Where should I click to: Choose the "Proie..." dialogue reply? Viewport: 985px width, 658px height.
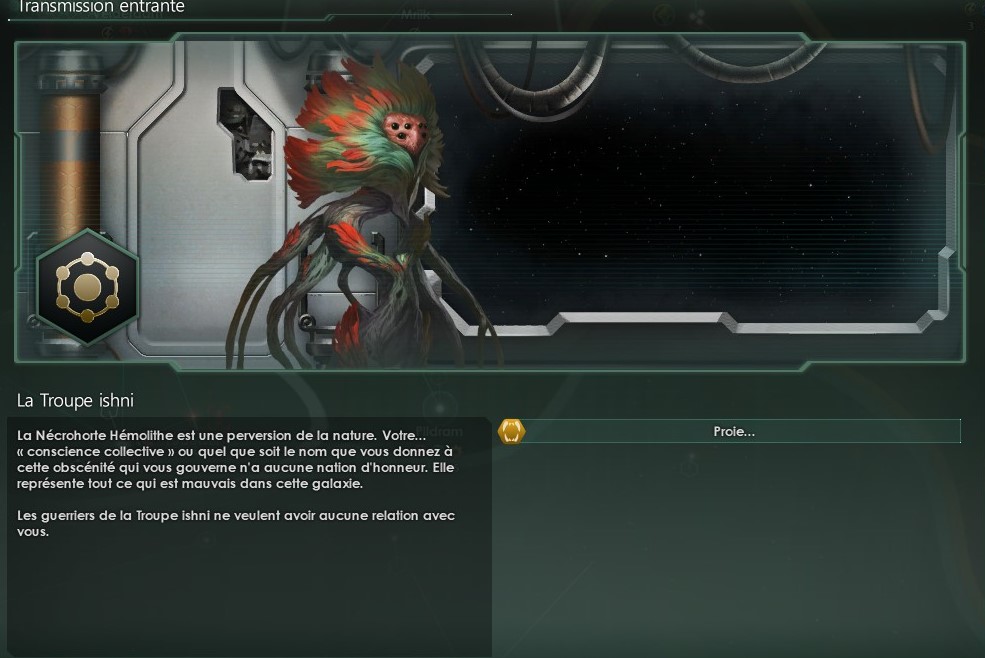tap(733, 432)
